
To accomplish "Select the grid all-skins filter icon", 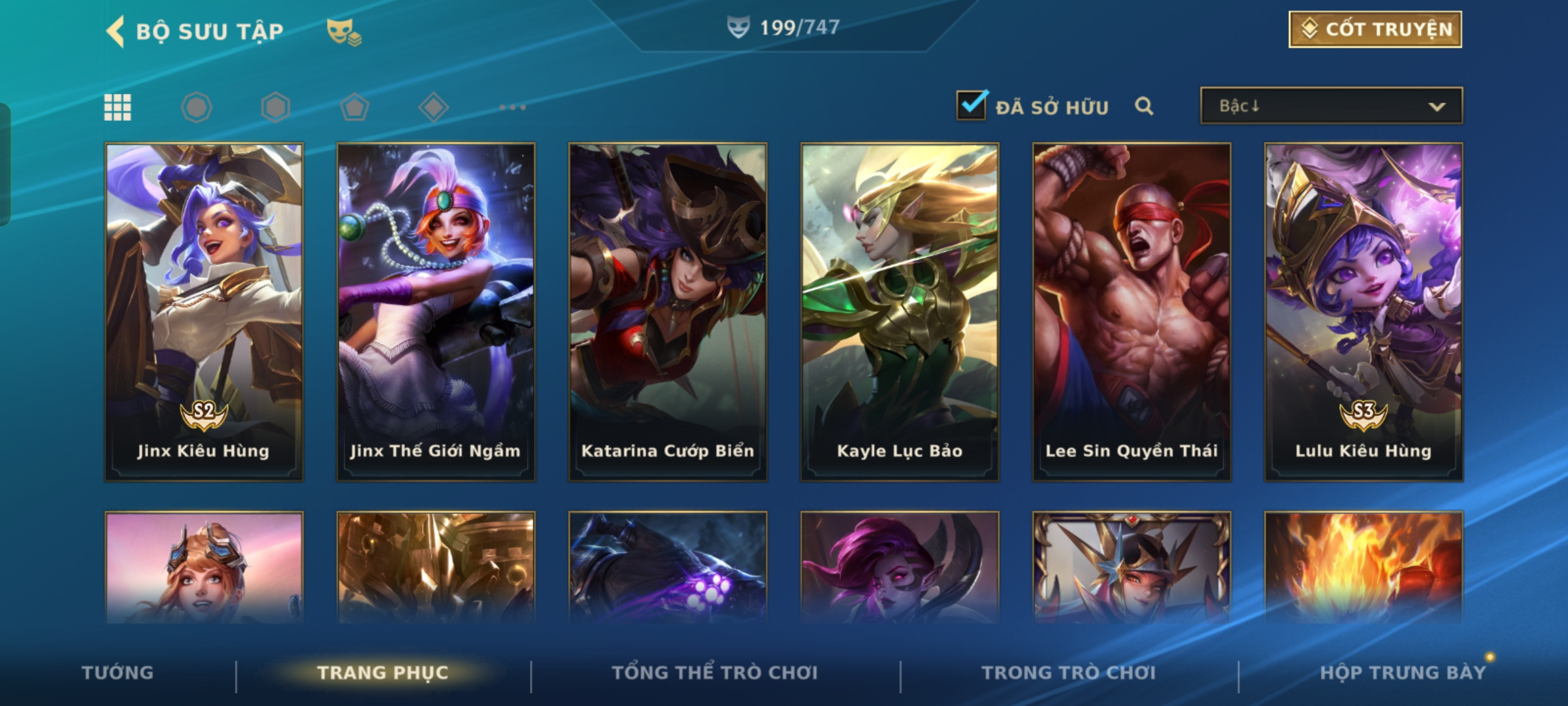I will pos(118,107).
